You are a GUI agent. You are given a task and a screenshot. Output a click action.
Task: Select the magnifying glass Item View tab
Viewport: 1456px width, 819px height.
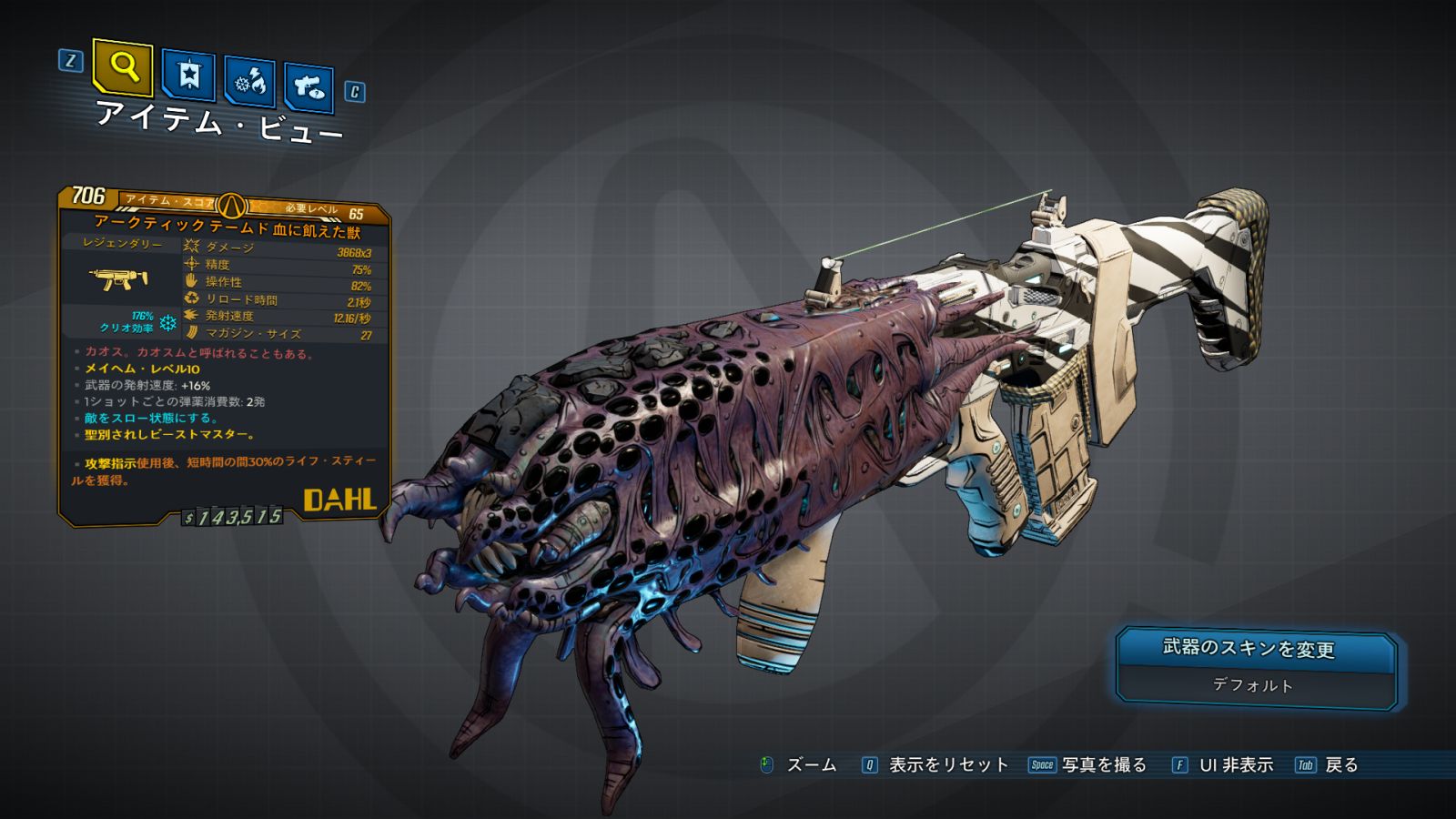tap(123, 66)
